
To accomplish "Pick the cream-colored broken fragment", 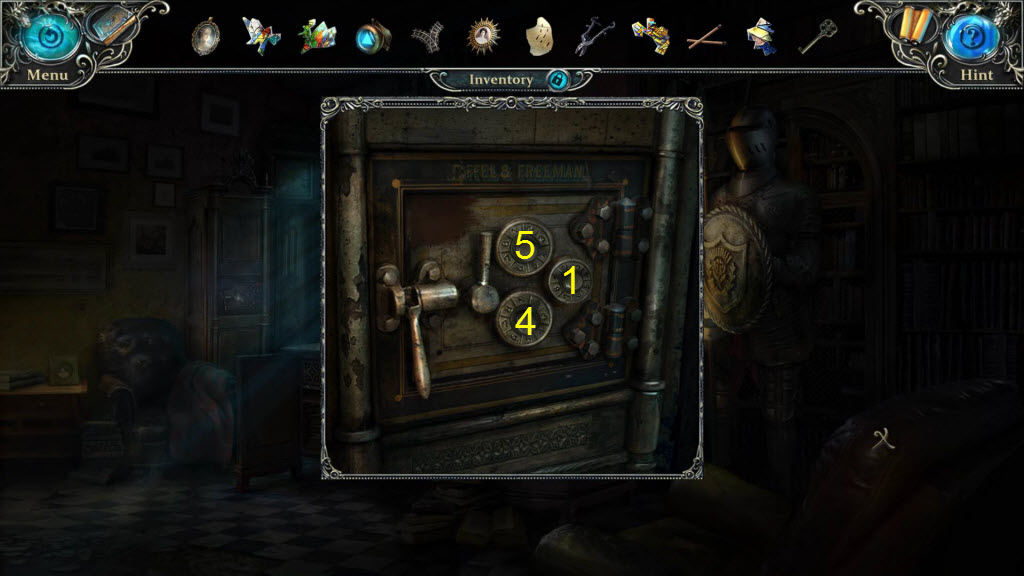I will coord(540,37).
